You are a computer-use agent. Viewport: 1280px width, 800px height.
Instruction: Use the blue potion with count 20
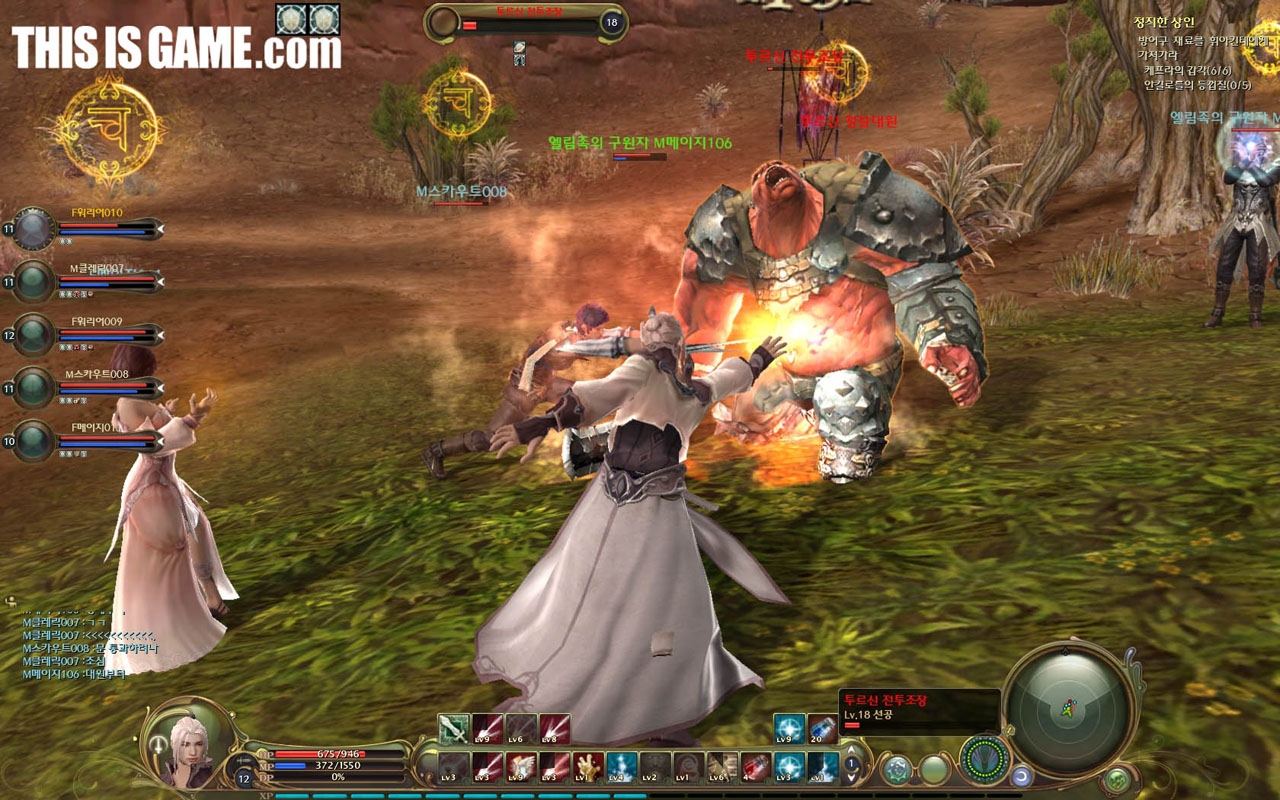click(821, 729)
